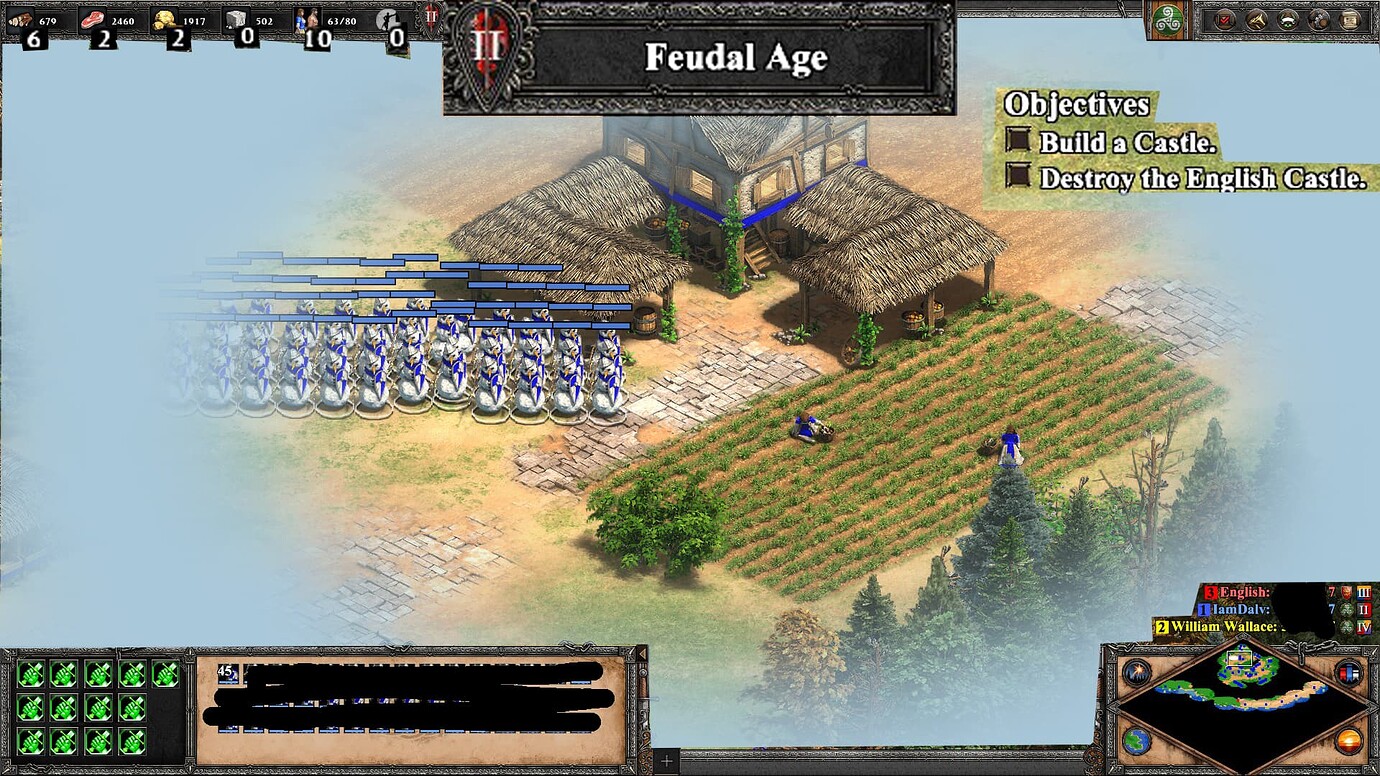Toggle terrain-only view with the globe icon

coord(1136,741)
